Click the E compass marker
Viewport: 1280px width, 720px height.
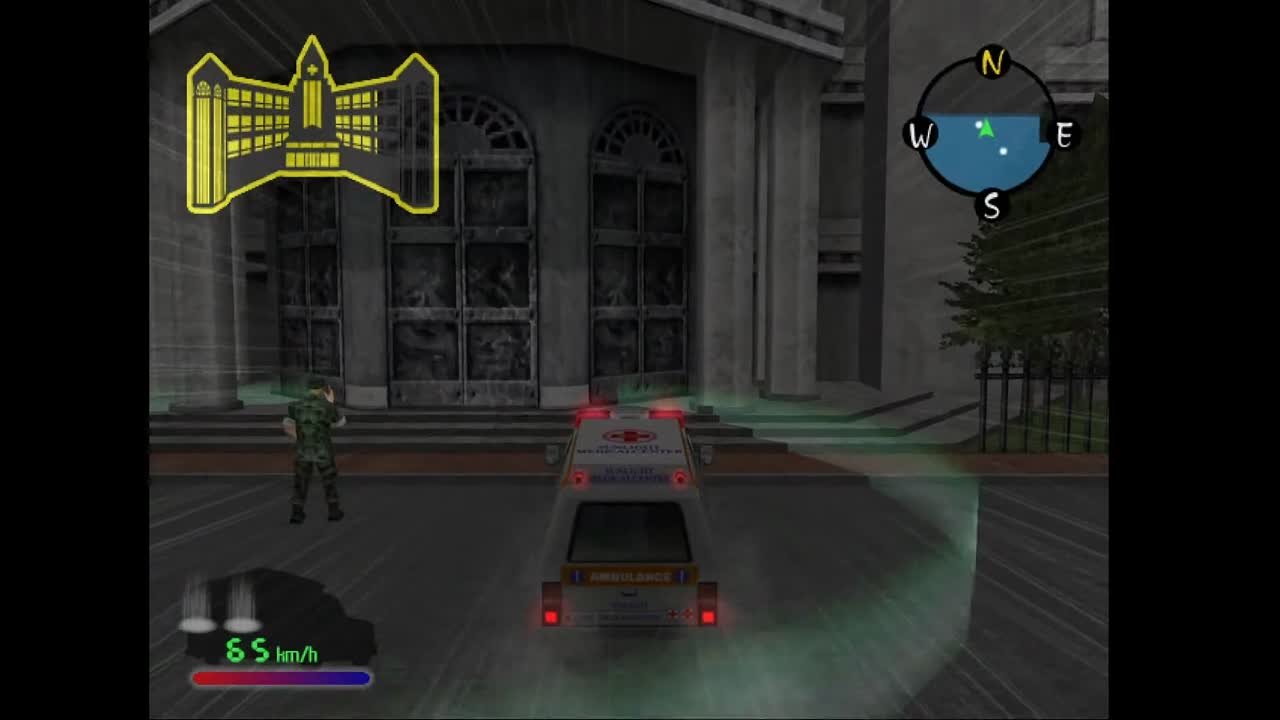tap(1064, 133)
